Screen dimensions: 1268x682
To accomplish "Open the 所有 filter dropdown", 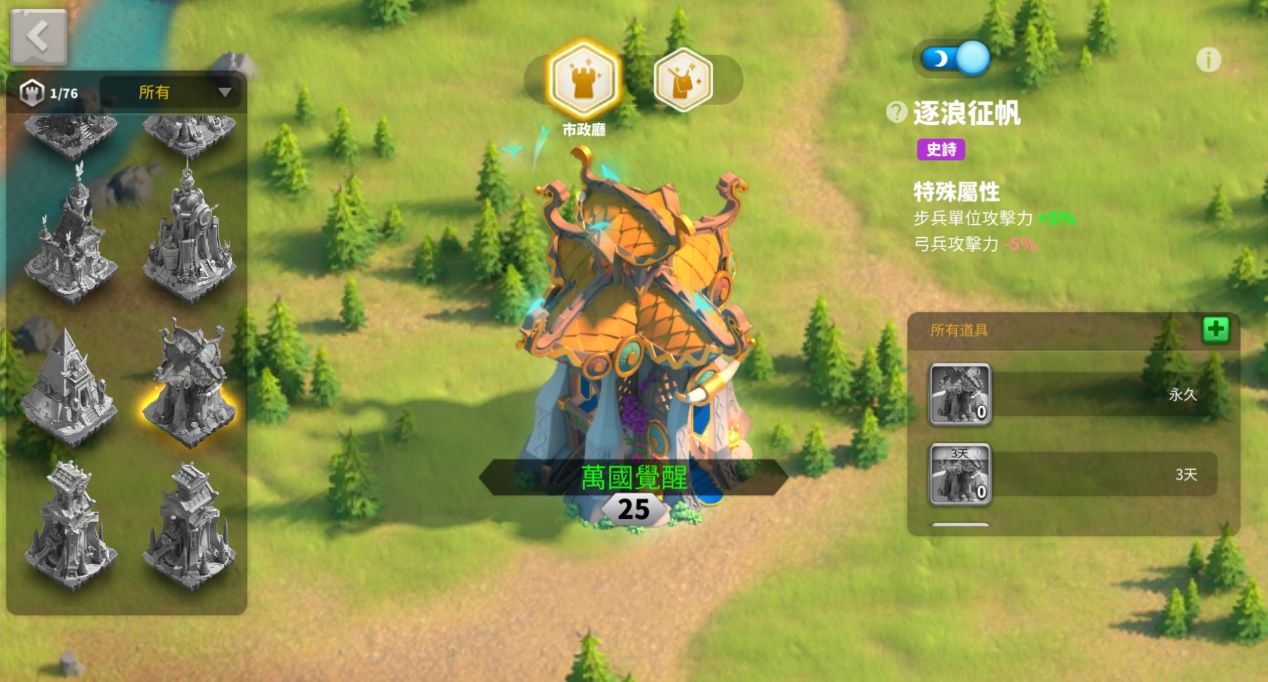I will (172, 93).
